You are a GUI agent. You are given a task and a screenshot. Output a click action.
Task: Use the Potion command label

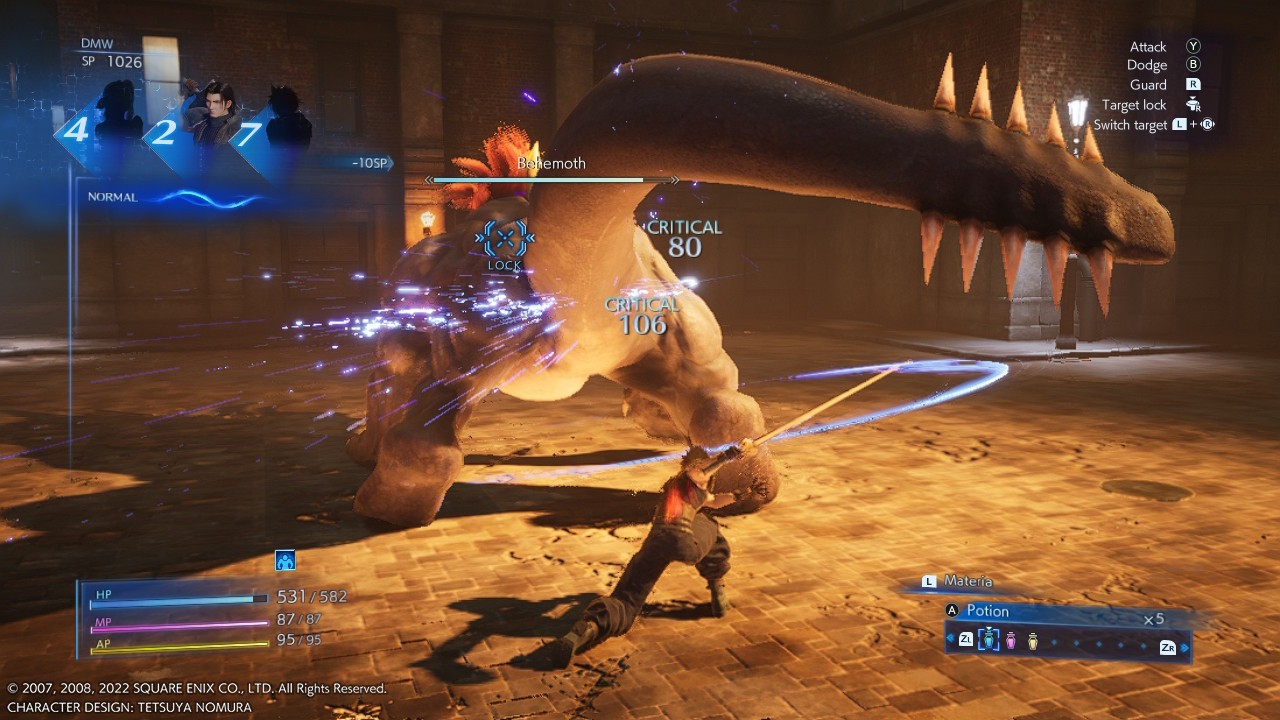[x=987, y=611]
